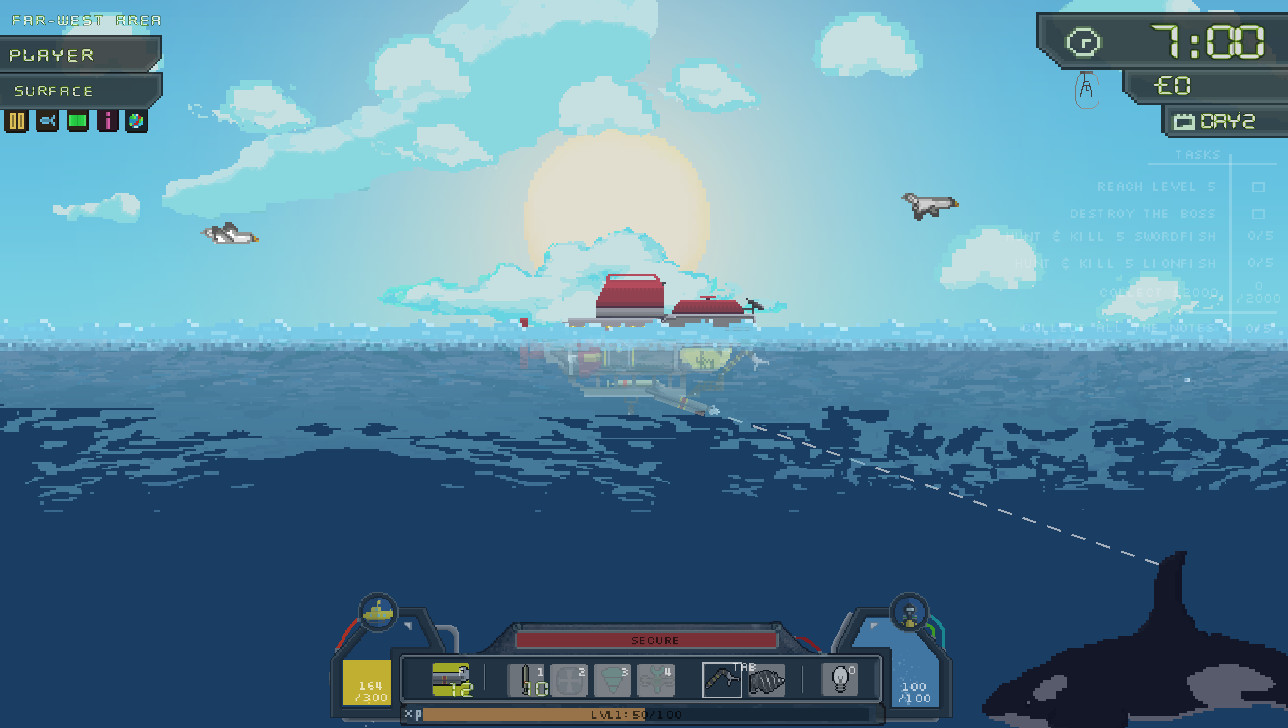Click the €0 money display
This screenshot has width=1288, height=728.
click(x=1172, y=85)
